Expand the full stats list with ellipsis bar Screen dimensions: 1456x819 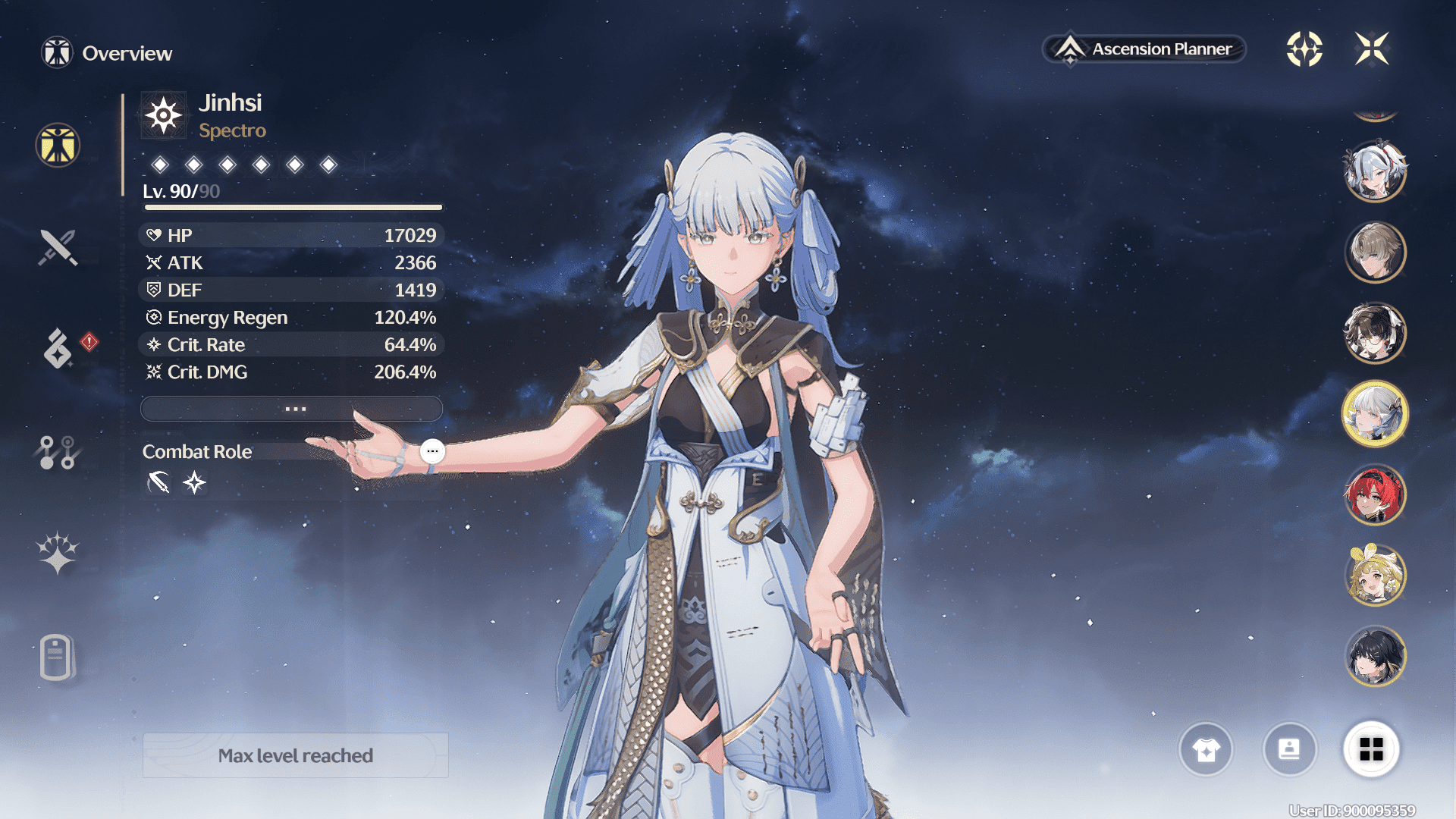[292, 409]
